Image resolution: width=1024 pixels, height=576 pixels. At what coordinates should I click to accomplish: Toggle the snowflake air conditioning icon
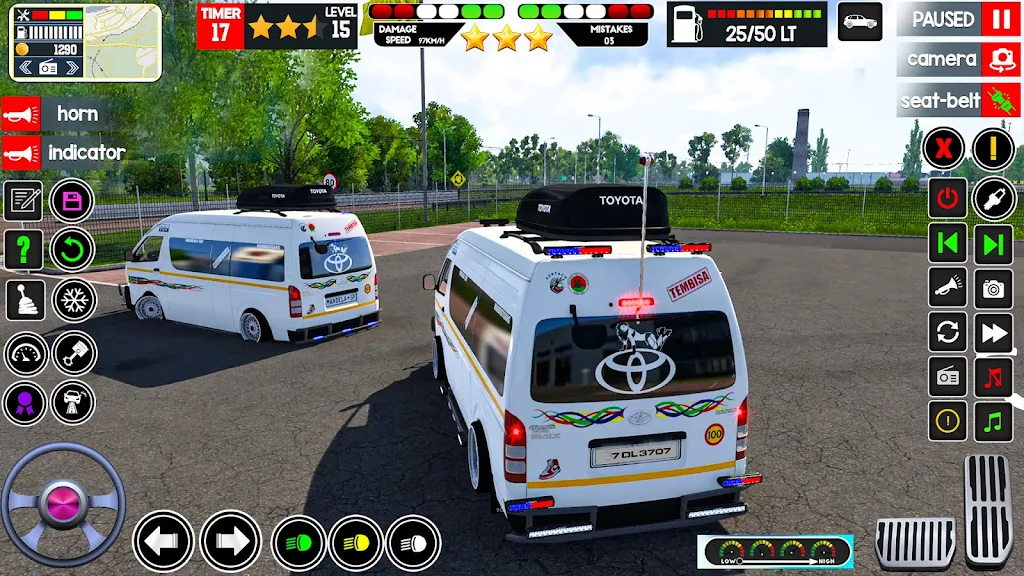(74, 300)
